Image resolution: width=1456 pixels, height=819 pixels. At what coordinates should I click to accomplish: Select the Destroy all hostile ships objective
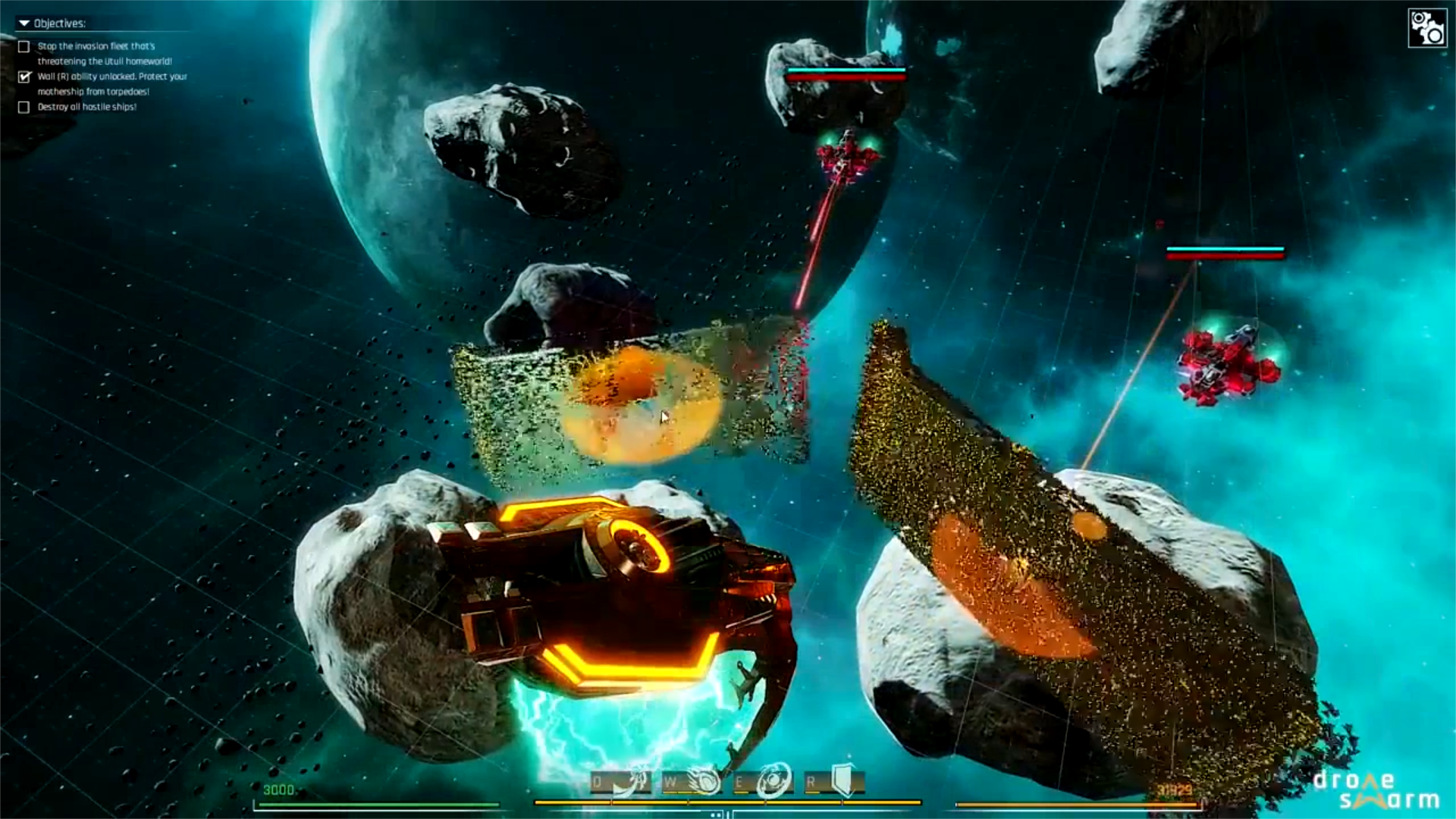24,108
